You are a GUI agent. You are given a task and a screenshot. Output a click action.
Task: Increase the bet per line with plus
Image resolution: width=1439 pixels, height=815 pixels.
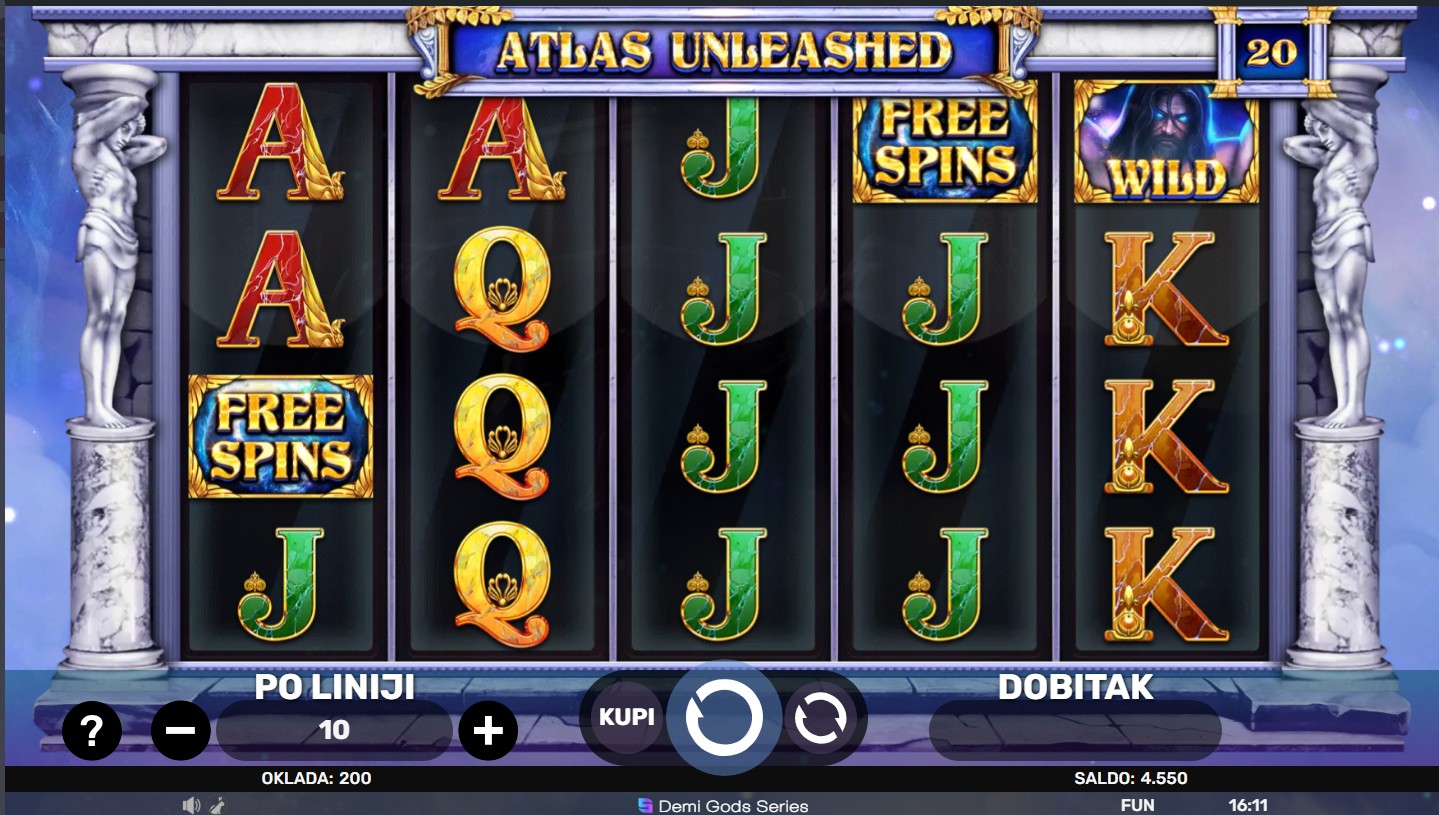[488, 731]
